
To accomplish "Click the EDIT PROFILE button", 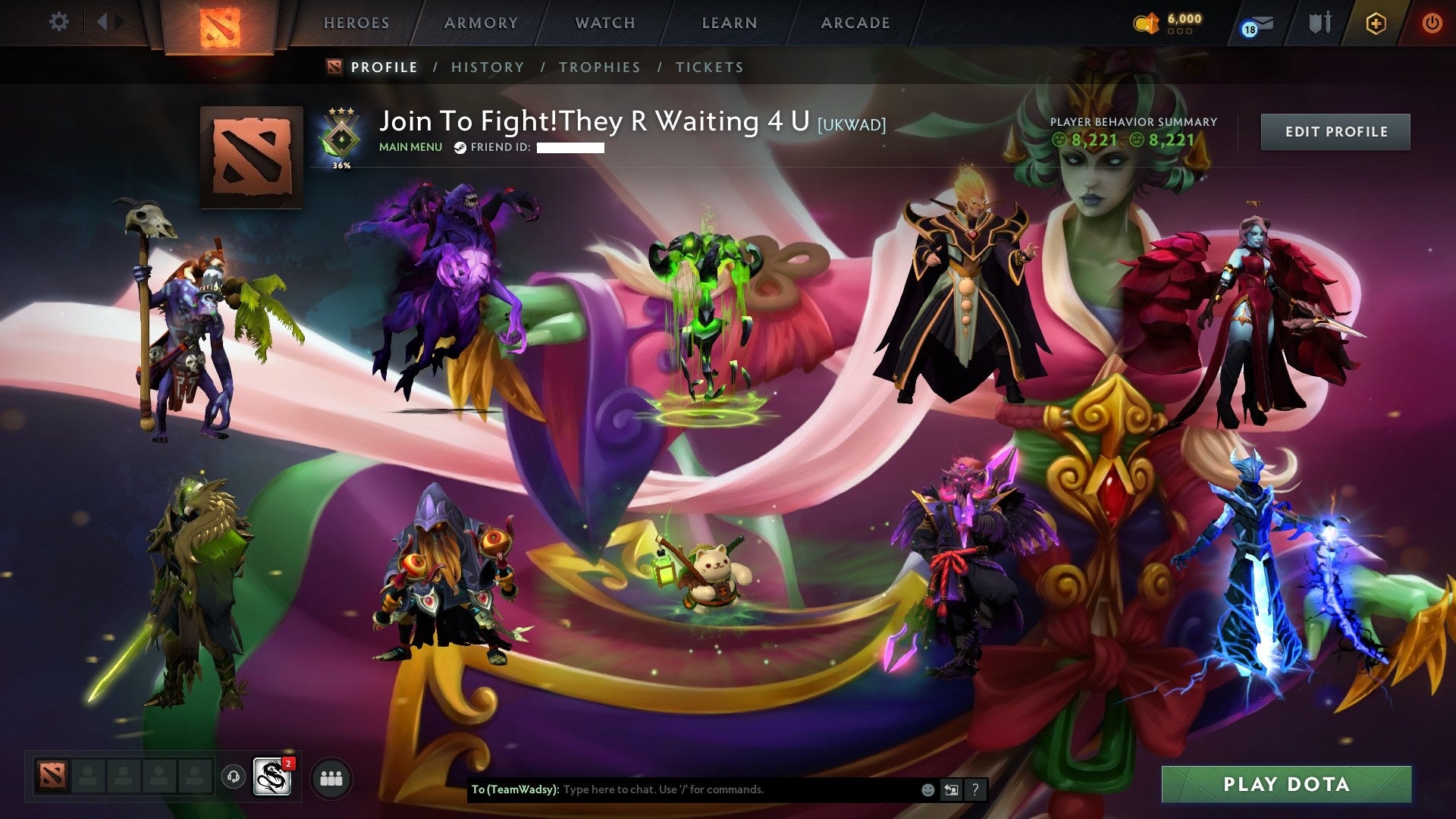I will point(1335,130).
